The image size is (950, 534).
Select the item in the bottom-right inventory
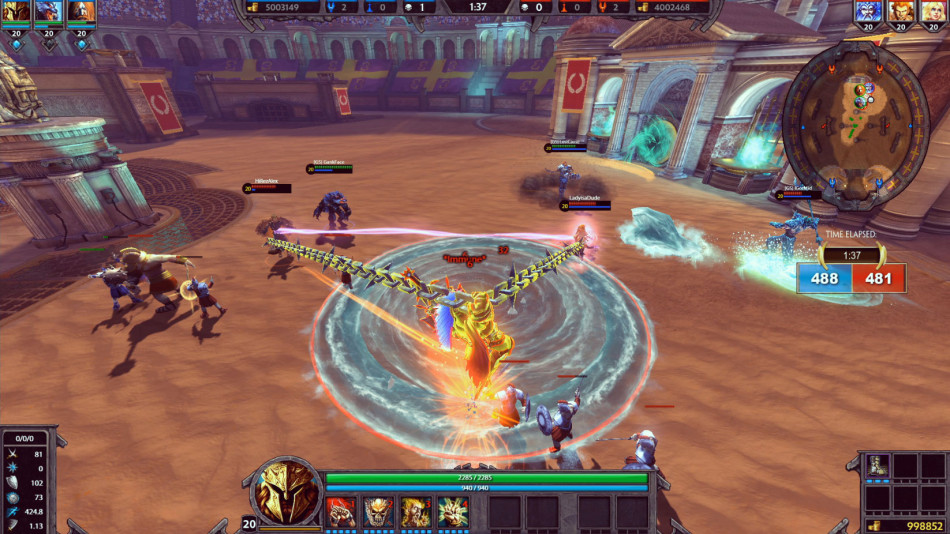879,466
